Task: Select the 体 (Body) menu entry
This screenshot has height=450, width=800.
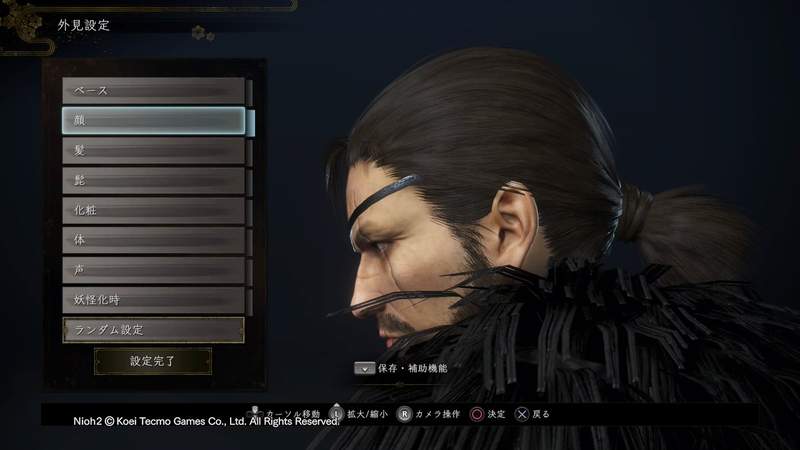Action: [x=153, y=241]
